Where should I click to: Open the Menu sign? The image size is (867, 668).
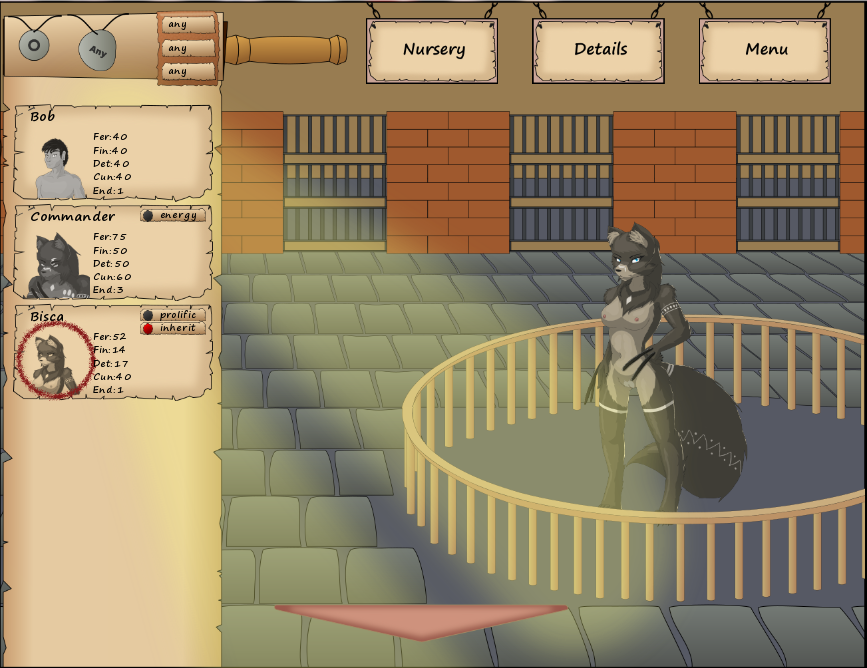(x=766, y=49)
